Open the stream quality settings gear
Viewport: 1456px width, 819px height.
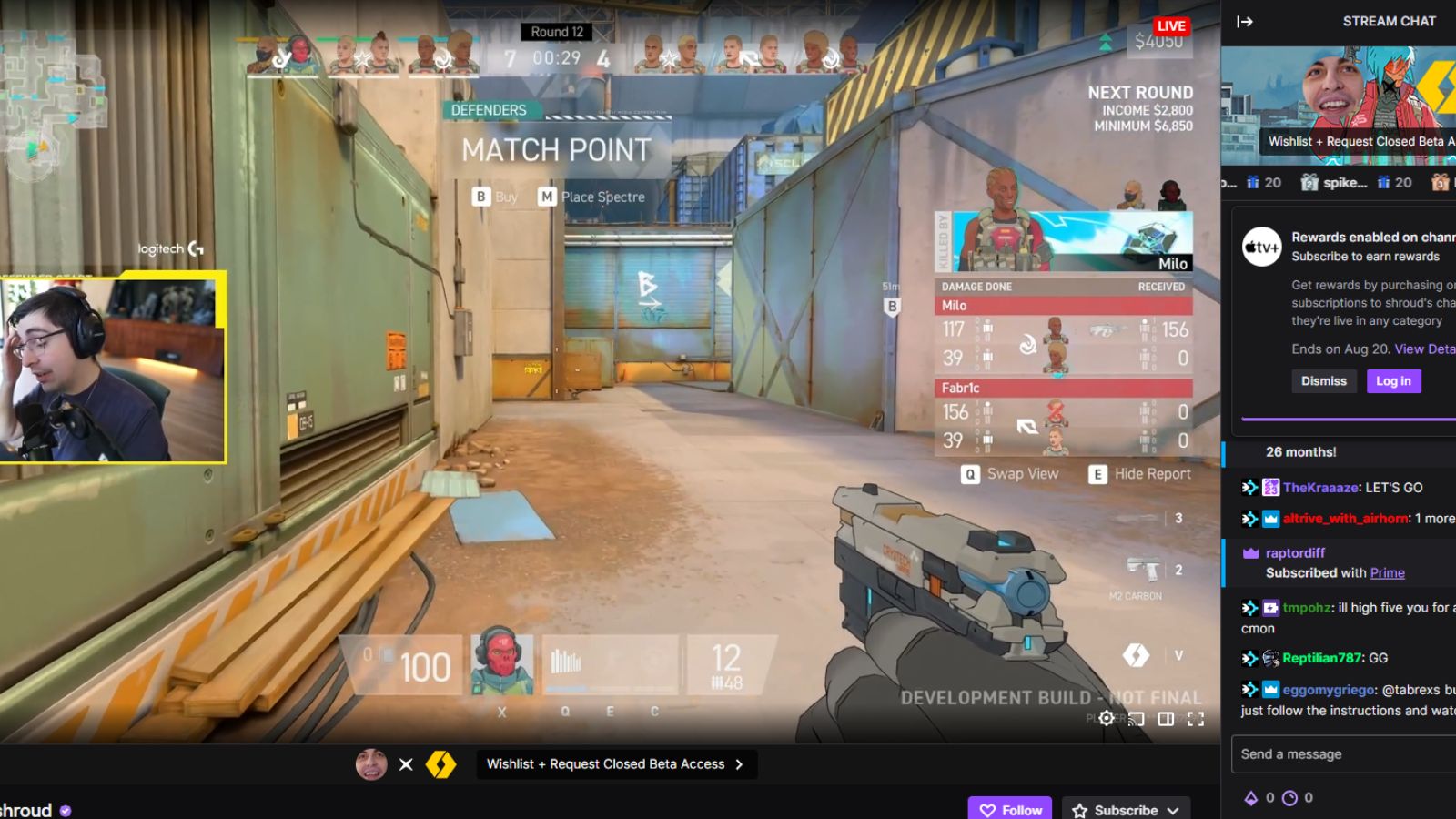[x=1106, y=719]
